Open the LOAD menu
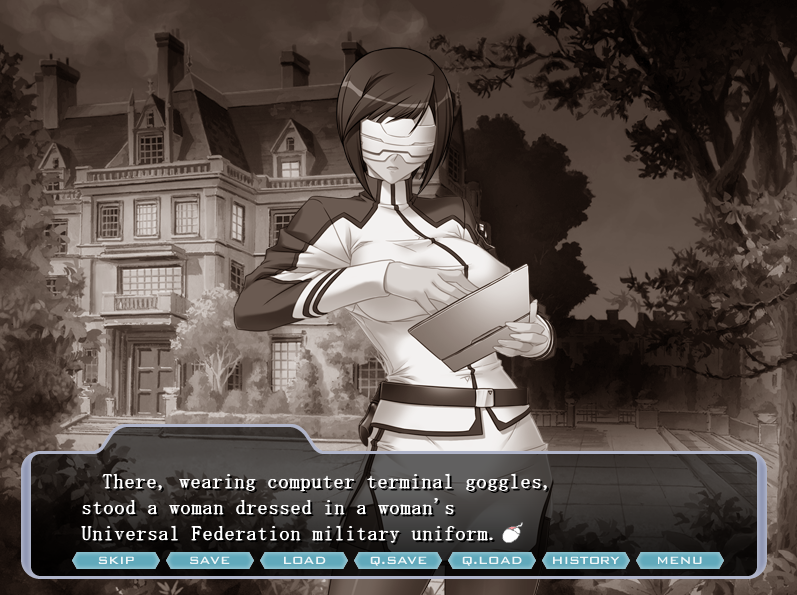 pos(304,560)
